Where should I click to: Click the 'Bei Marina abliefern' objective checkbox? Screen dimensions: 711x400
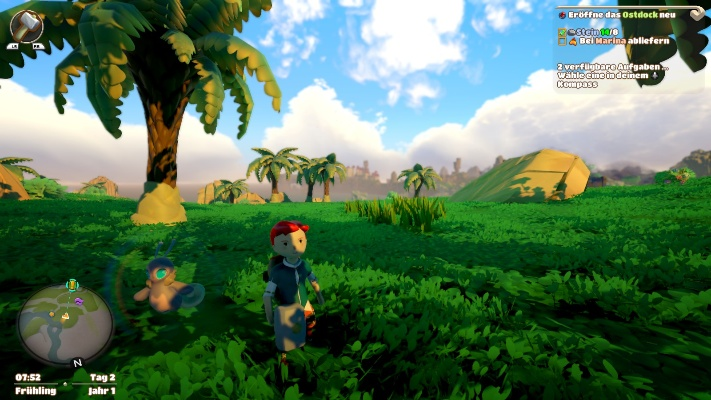point(562,43)
